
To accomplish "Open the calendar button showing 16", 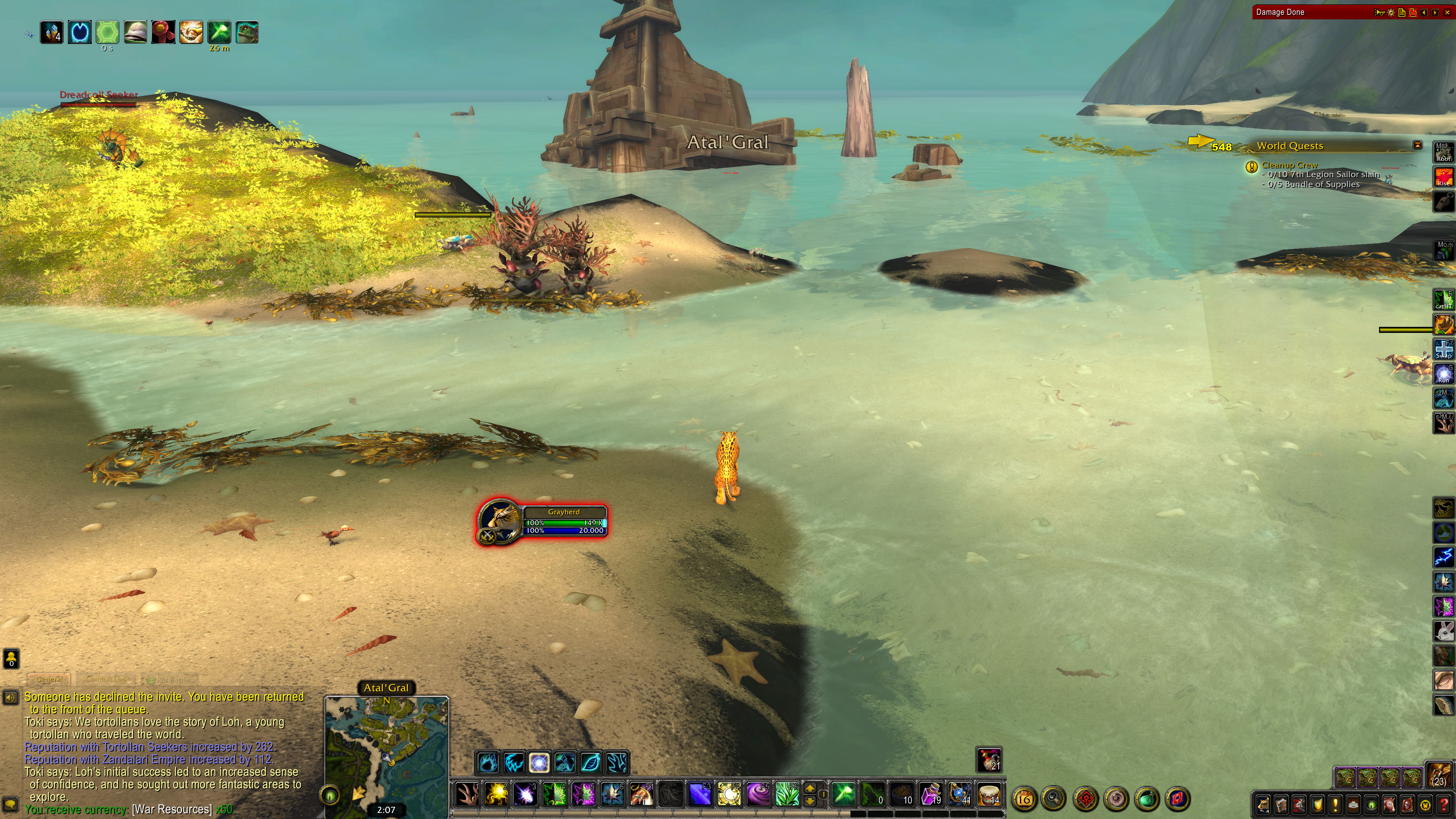I will (1024, 799).
